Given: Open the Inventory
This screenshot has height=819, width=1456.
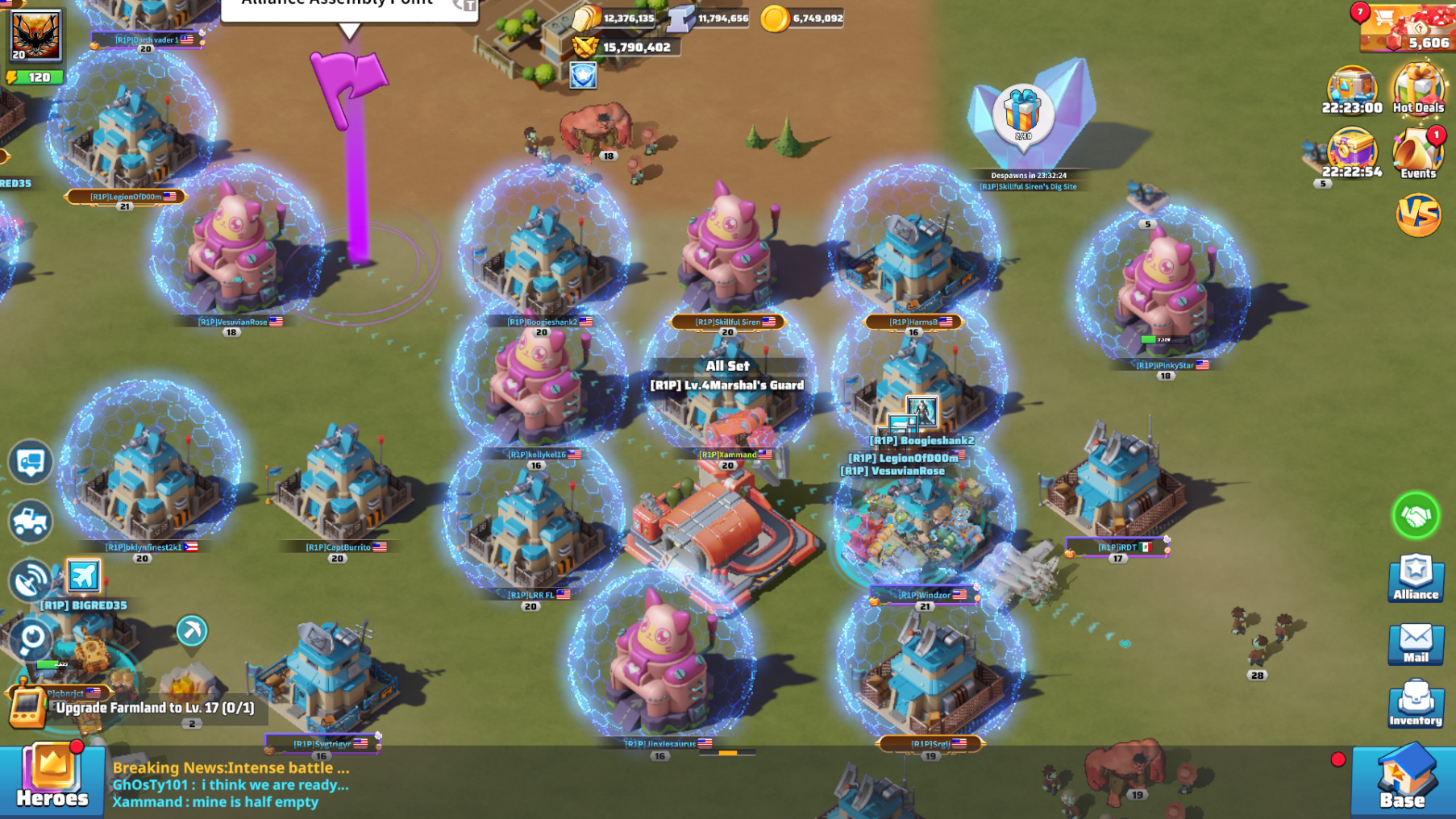Looking at the screenshot, I should coord(1416,704).
